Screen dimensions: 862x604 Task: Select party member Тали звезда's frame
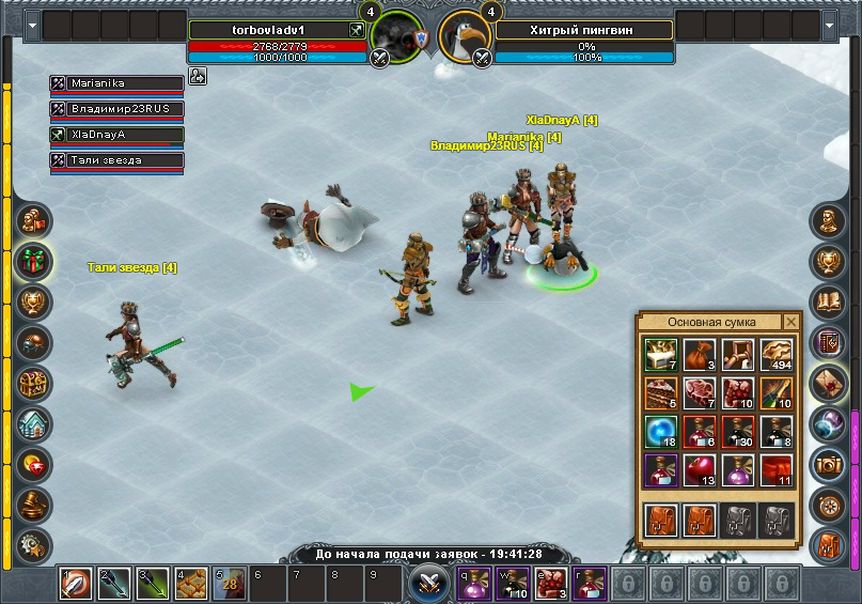pyautogui.click(x=118, y=161)
